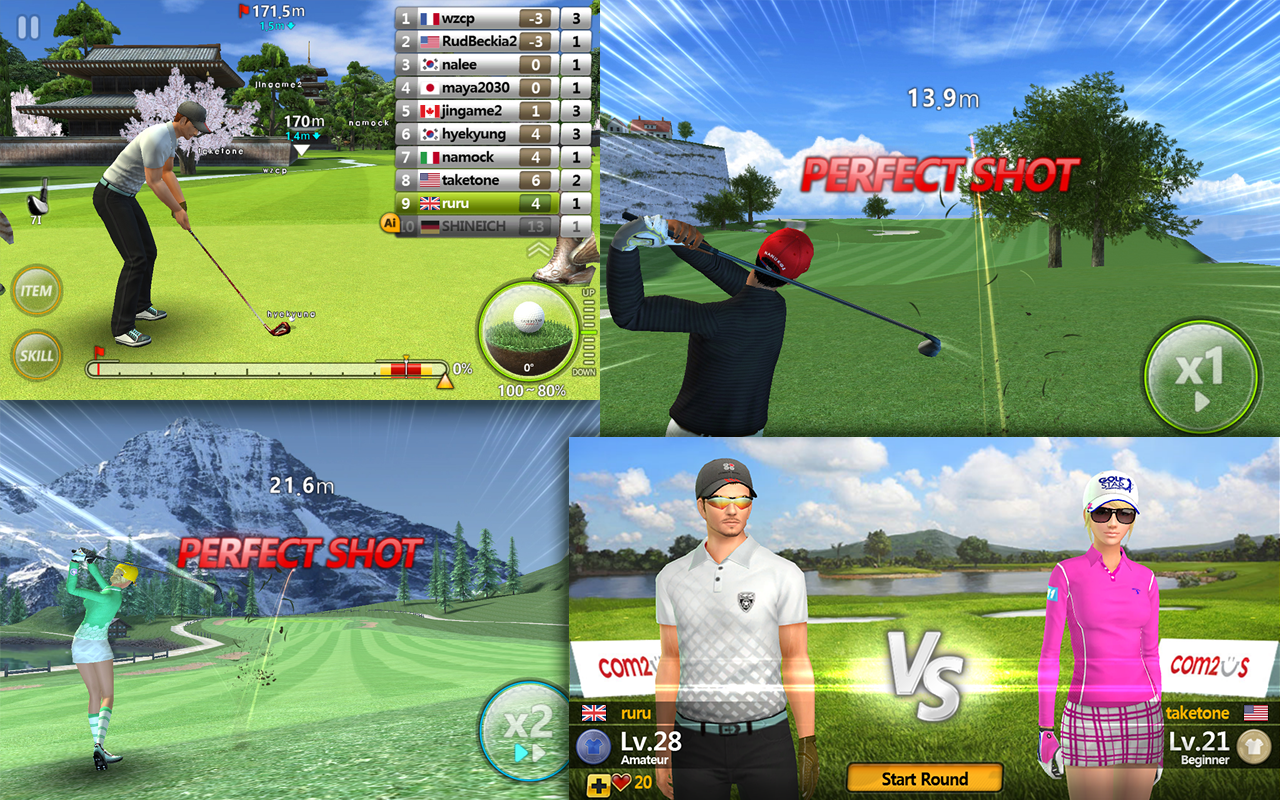This screenshot has width=1280, height=800.
Task: Click the UK flag beside ruru
Action: [593, 711]
